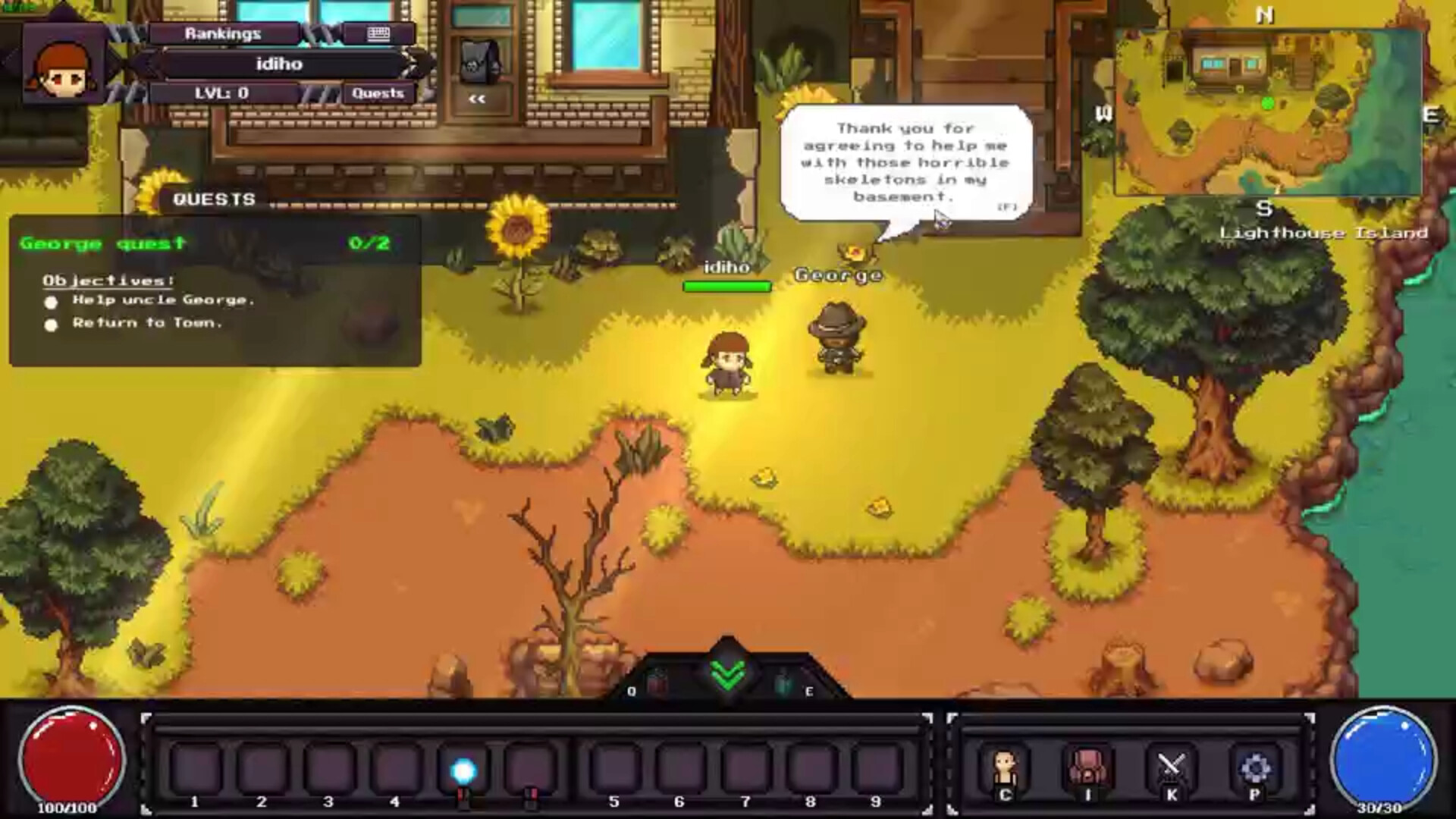Expand the George quest in the QUESTS tracker
The height and width of the screenshot is (819, 1456).
click(102, 243)
